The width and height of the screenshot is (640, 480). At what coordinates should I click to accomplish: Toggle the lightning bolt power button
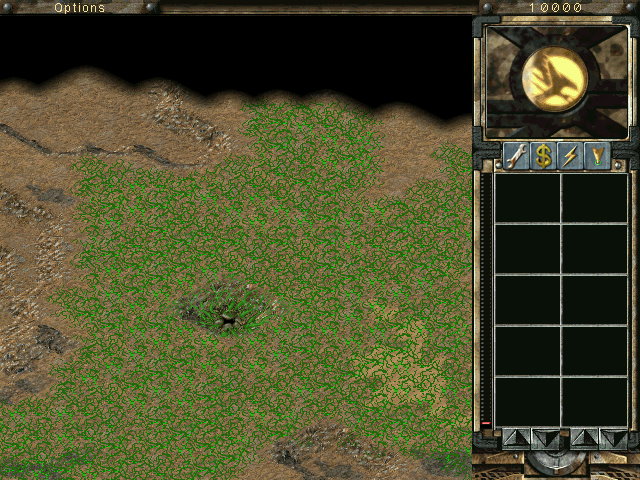570,156
